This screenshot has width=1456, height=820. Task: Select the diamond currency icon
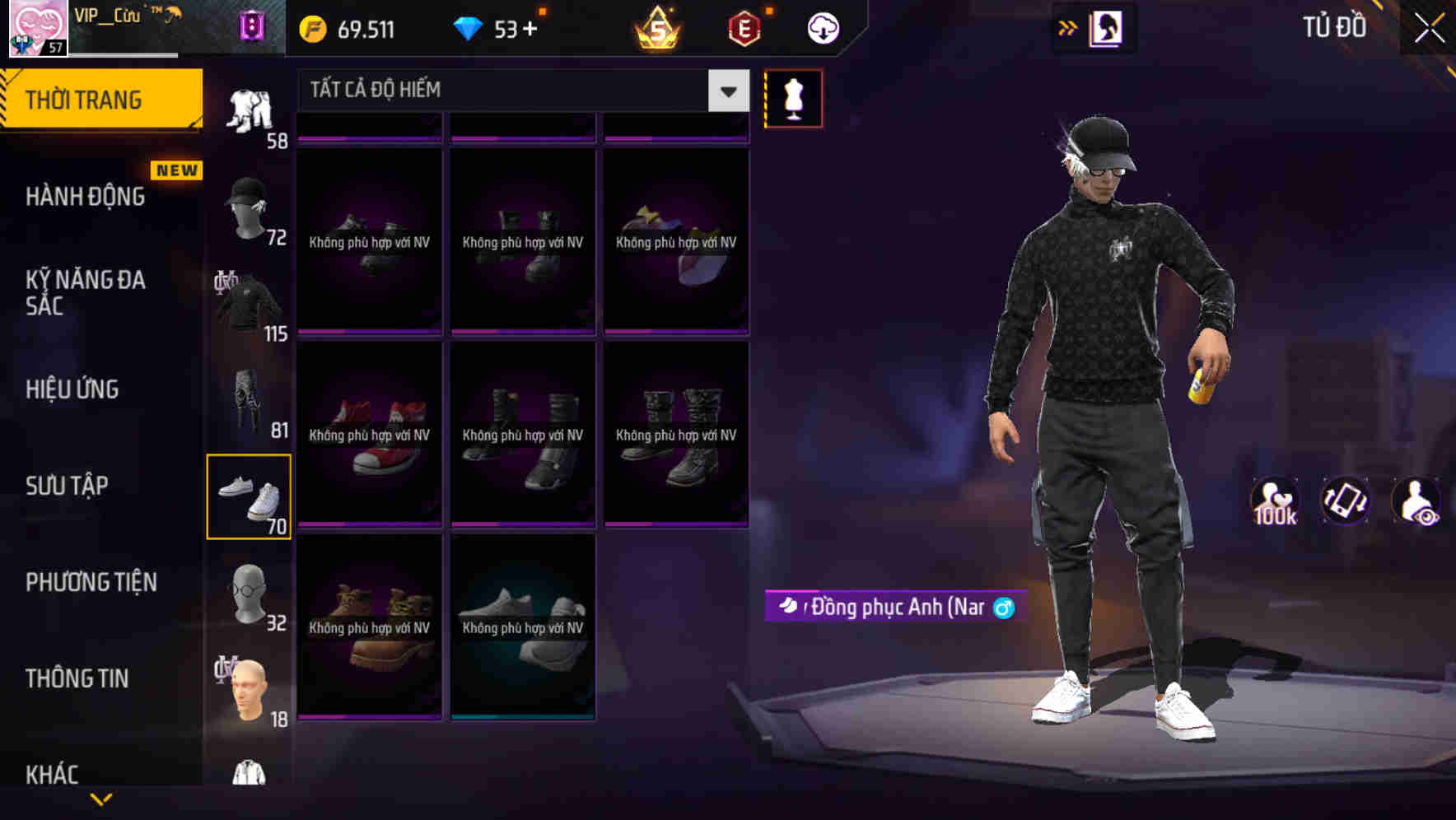point(469,28)
